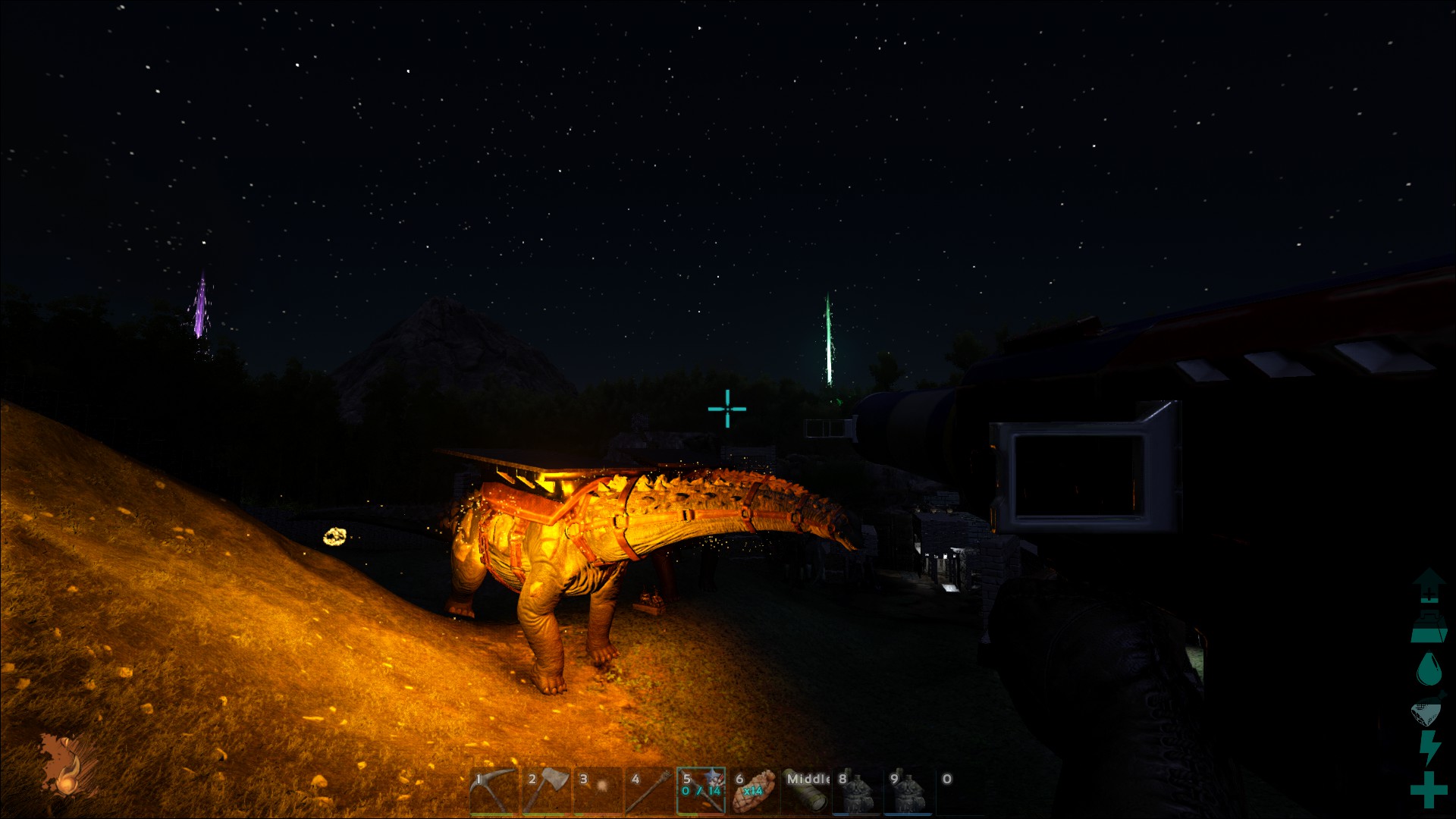Click the weight status icon

[x=1429, y=626]
